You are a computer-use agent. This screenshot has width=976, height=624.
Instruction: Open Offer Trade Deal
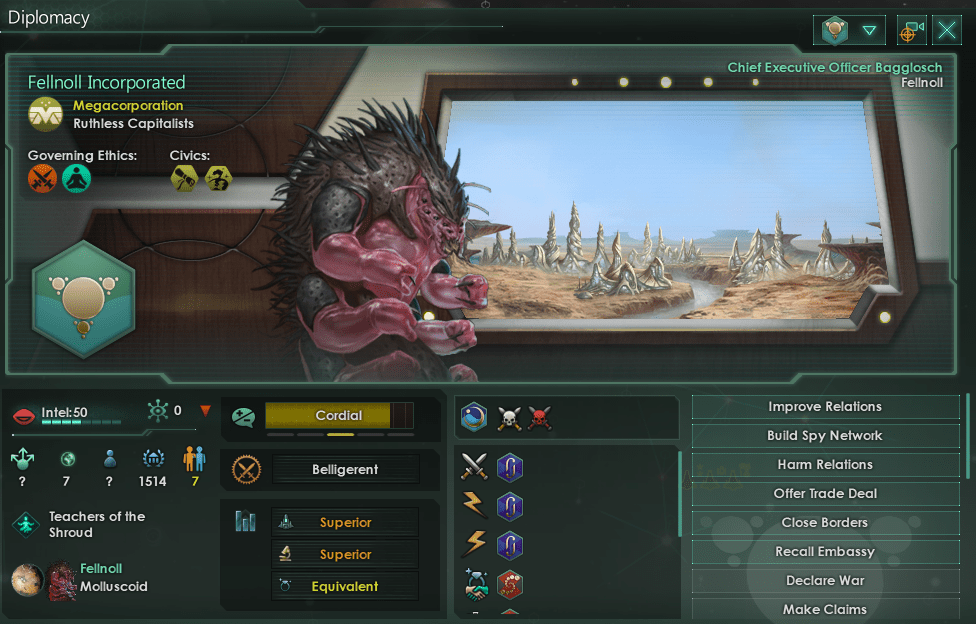click(825, 494)
